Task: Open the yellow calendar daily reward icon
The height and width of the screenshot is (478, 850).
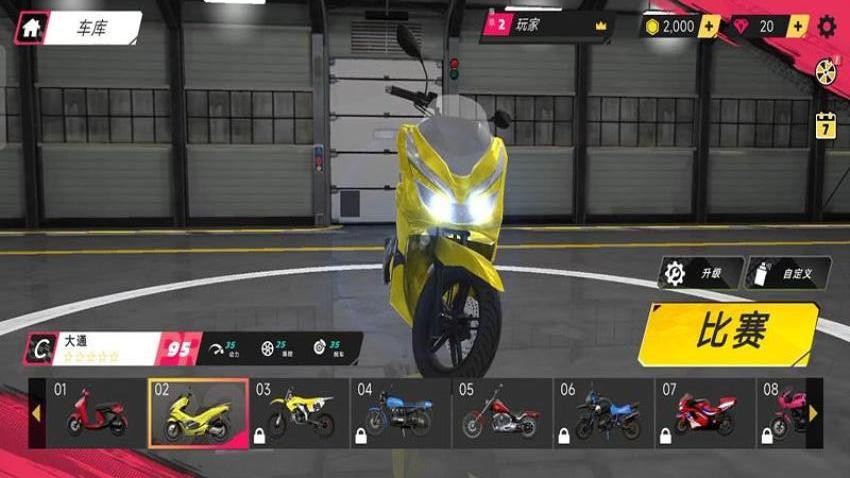Action: [x=826, y=125]
